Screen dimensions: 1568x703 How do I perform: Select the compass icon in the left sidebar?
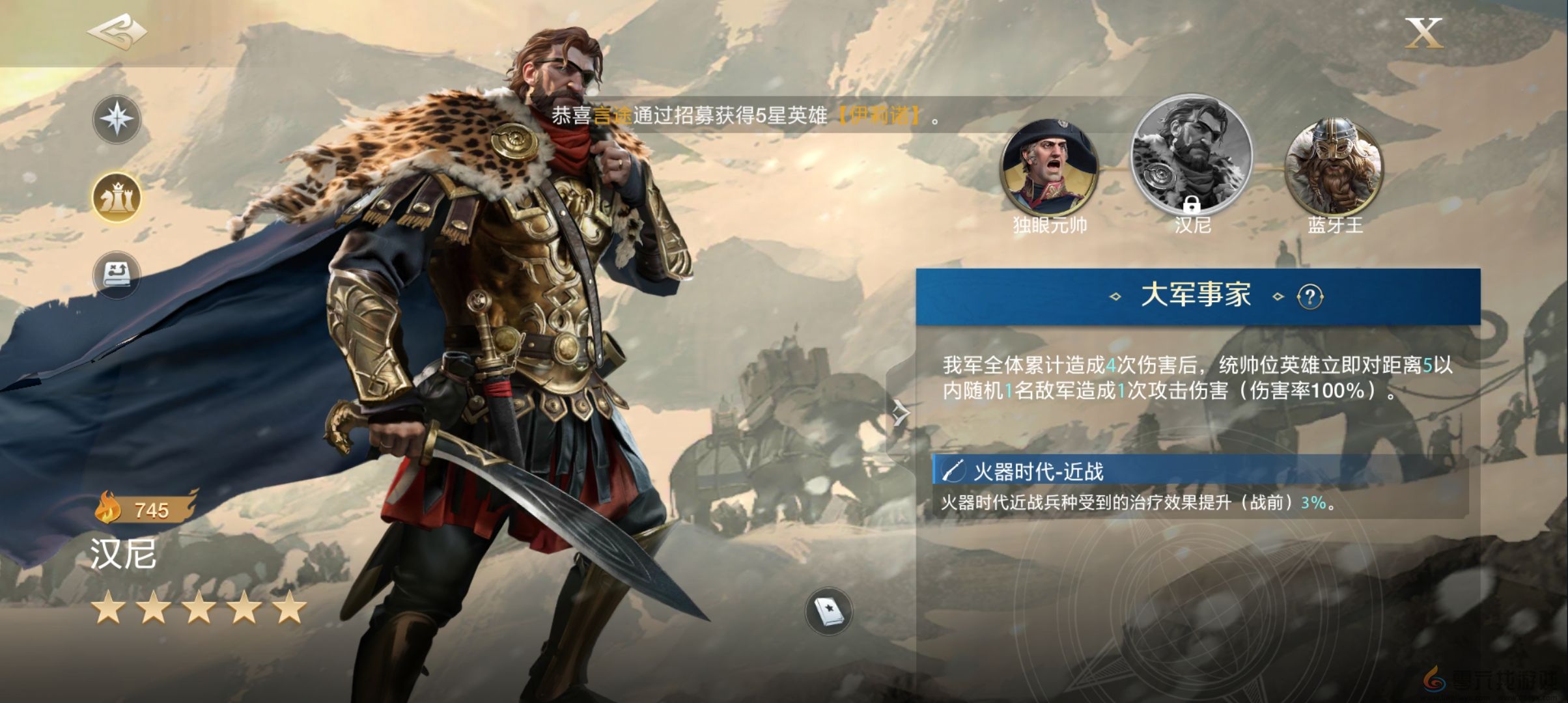click(x=117, y=119)
